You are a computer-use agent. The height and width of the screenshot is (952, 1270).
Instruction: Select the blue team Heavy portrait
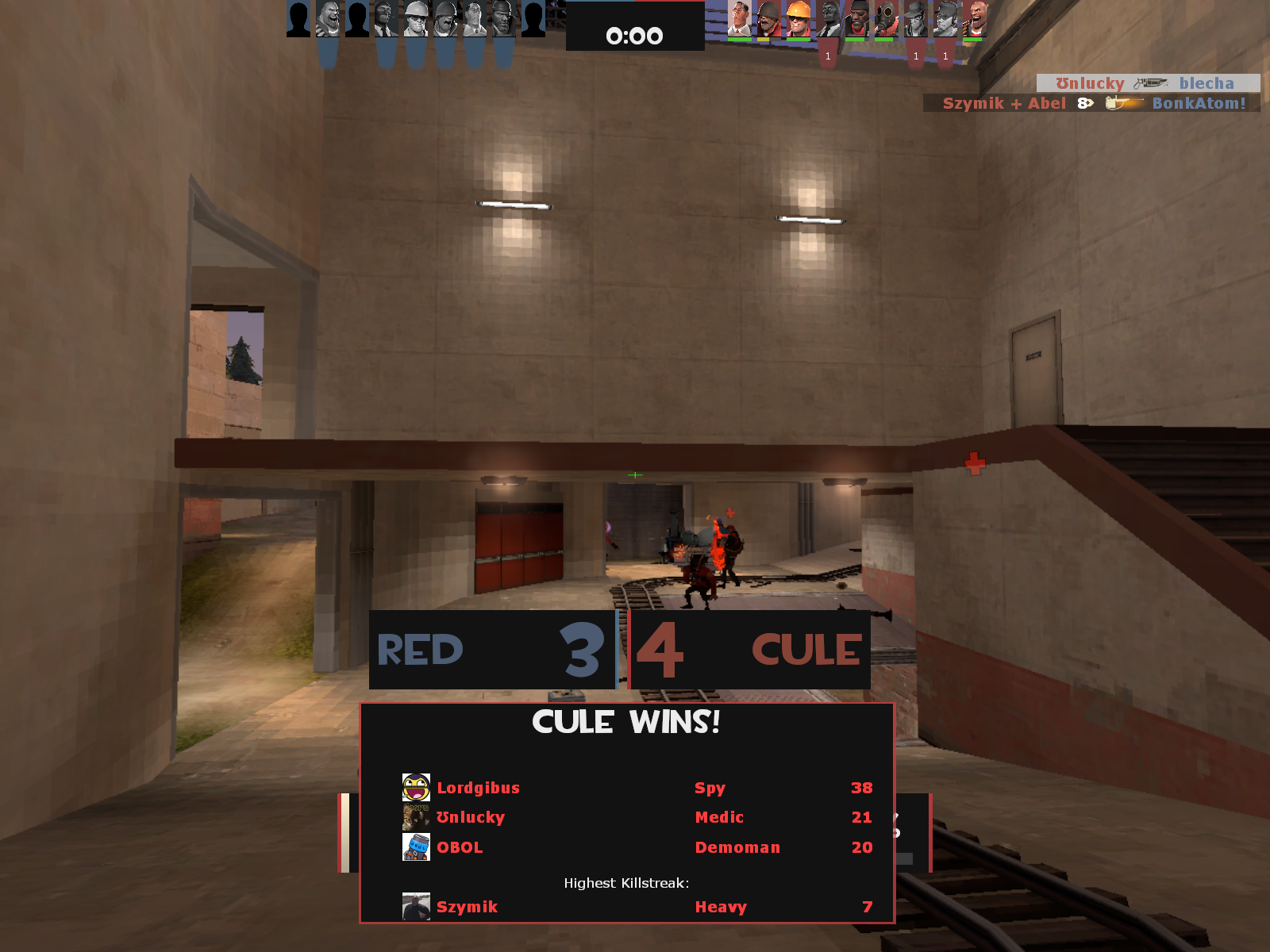[x=328, y=19]
